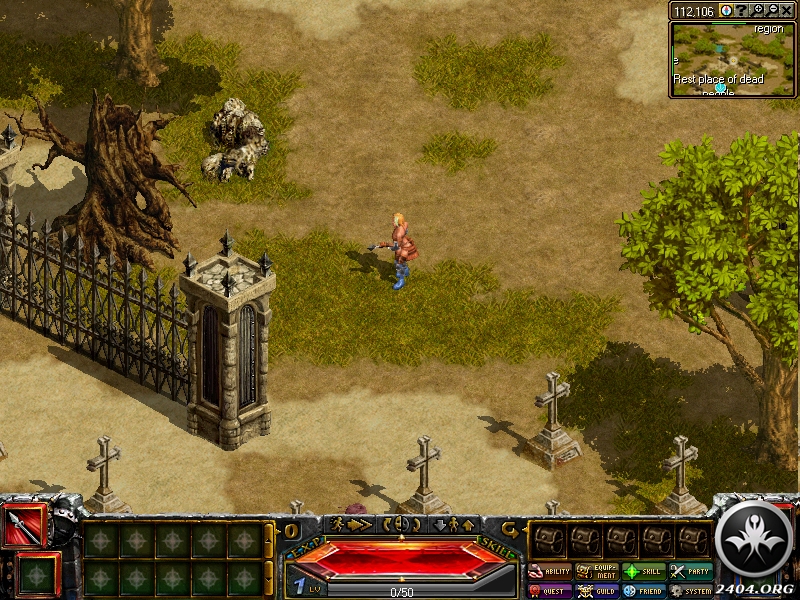Image resolution: width=800 pixels, height=600 pixels.
Task: Toggle the run/walk mode button
Action: 352,524
